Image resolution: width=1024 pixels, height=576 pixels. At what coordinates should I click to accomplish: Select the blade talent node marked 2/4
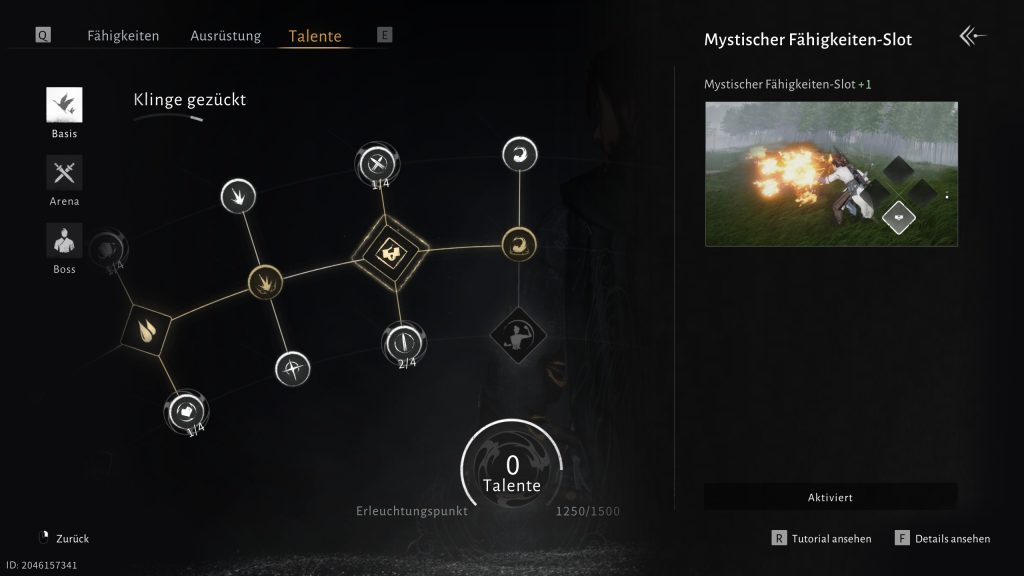click(405, 342)
